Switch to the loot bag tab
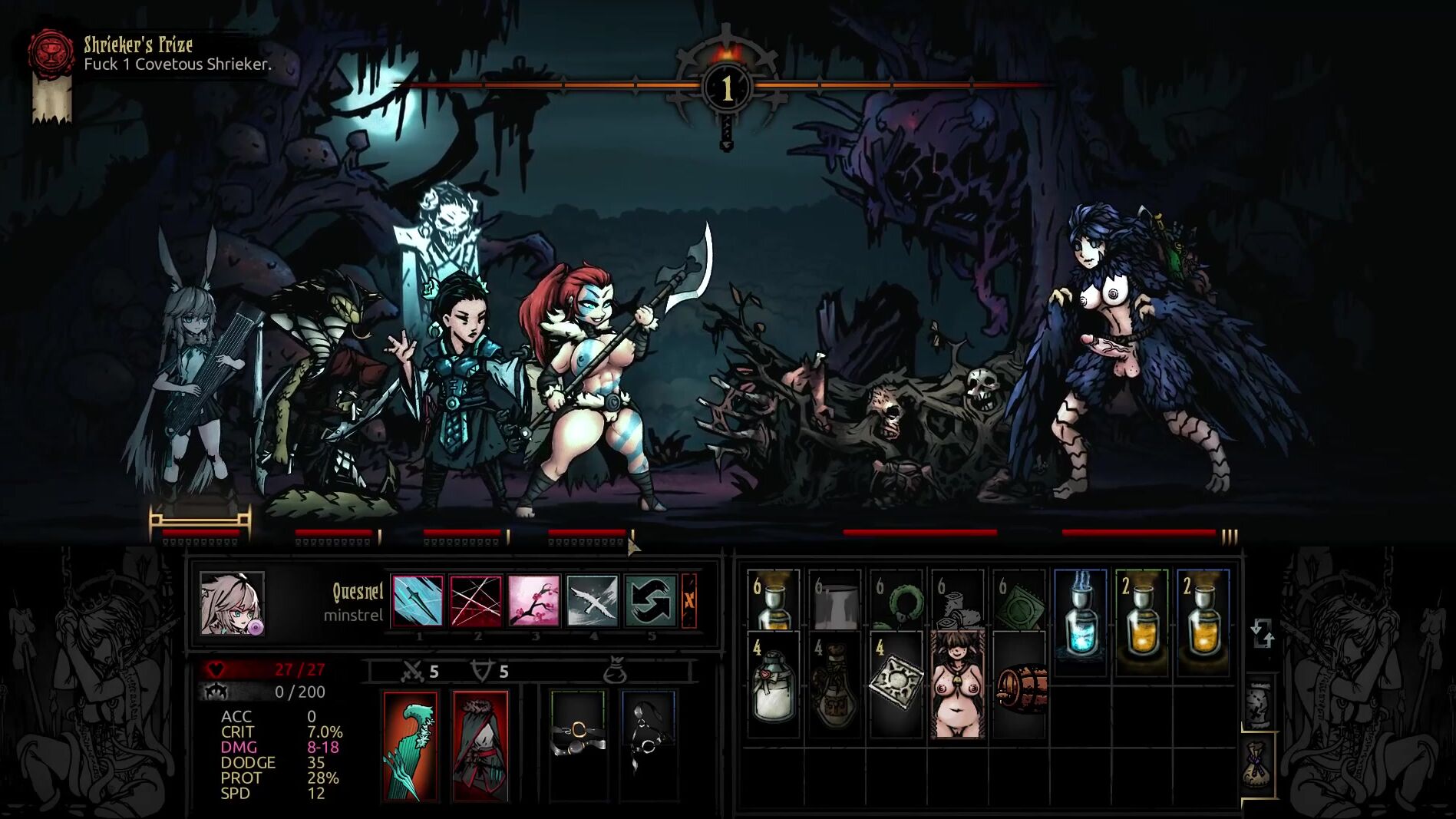Image resolution: width=1456 pixels, height=819 pixels. click(1259, 764)
